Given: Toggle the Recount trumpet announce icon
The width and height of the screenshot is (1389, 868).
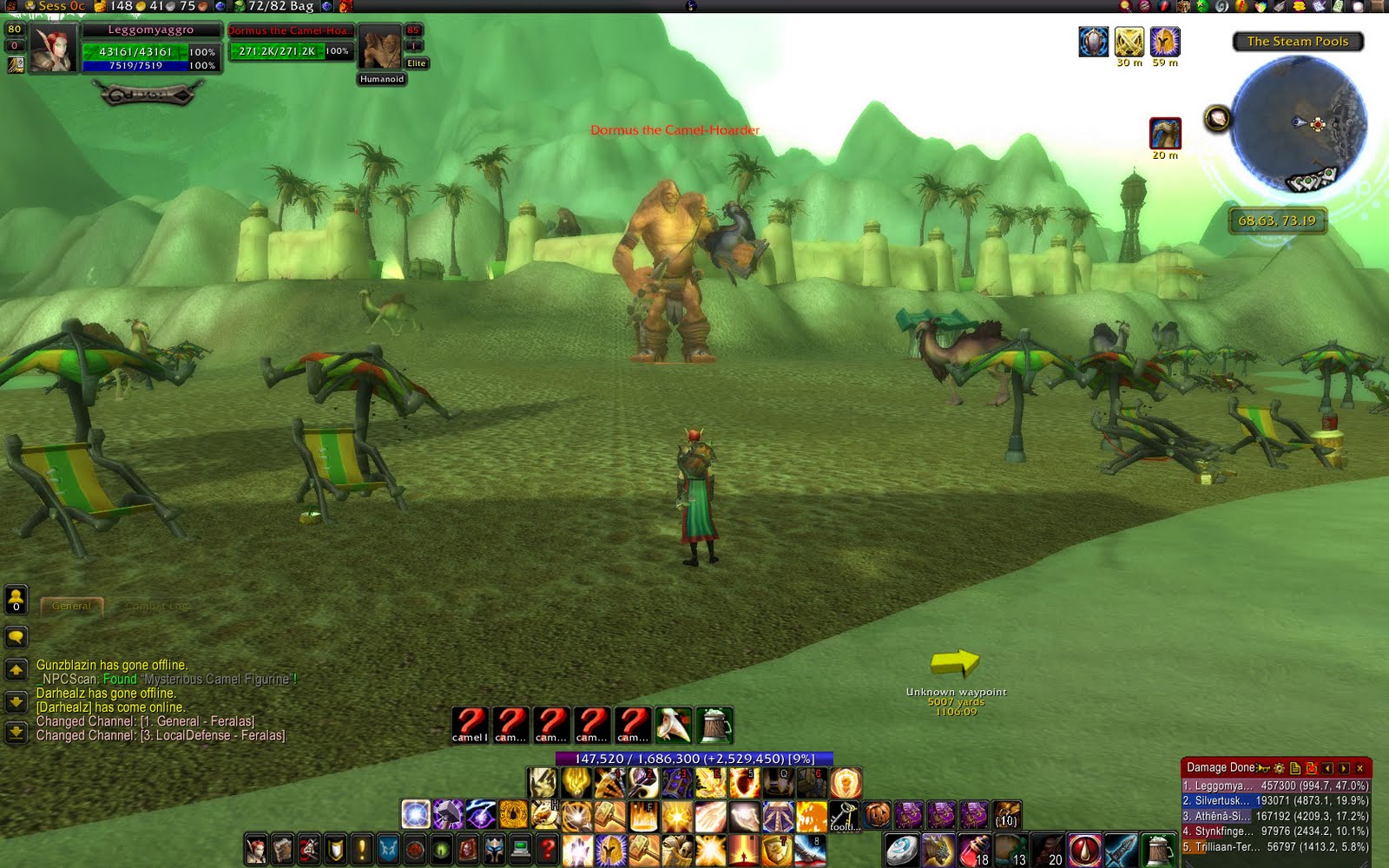Looking at the screenshot, I should pyautogui.click(x=1261, y=767).
